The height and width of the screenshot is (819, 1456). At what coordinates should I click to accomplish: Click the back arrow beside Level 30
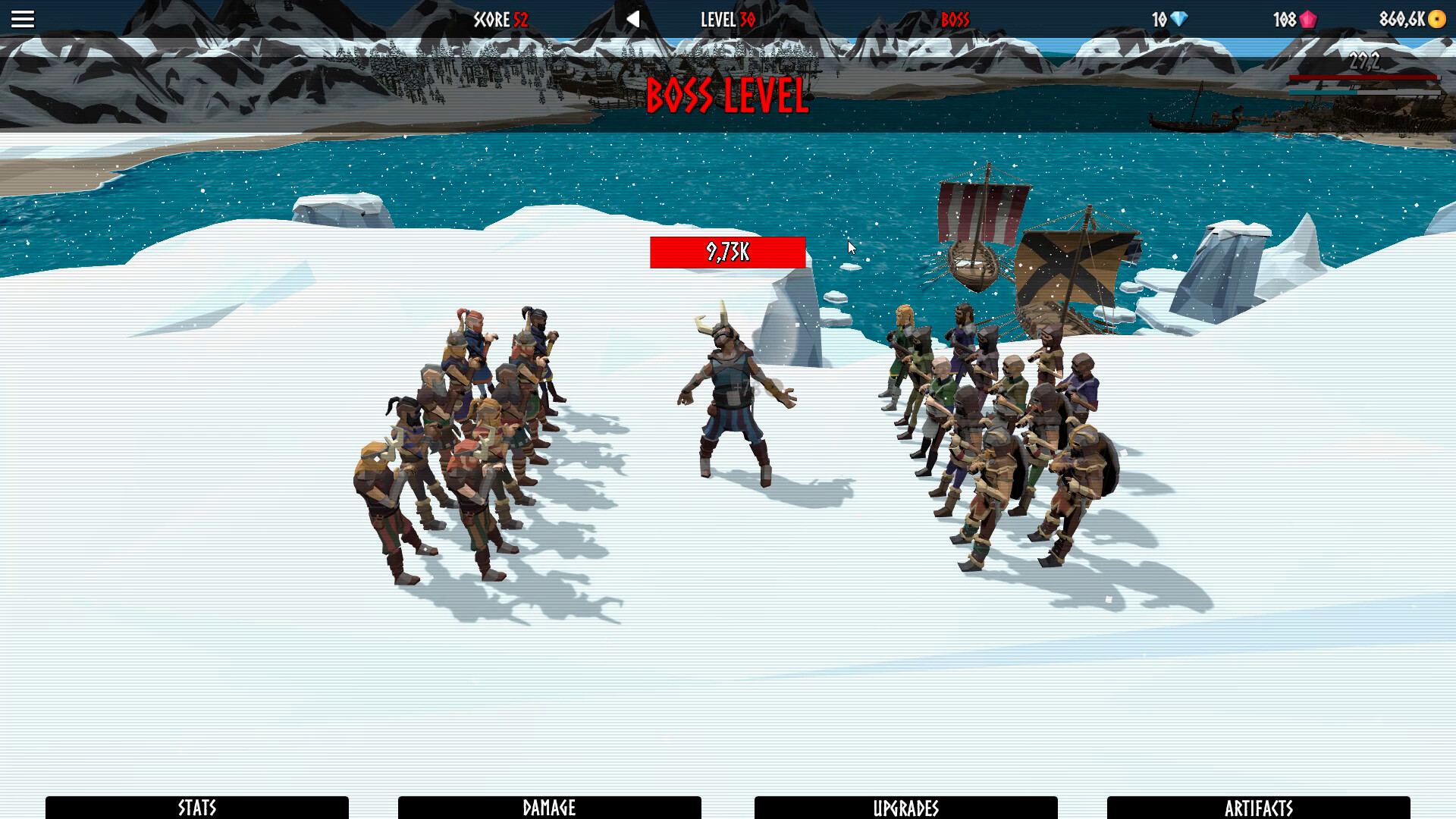634,19
